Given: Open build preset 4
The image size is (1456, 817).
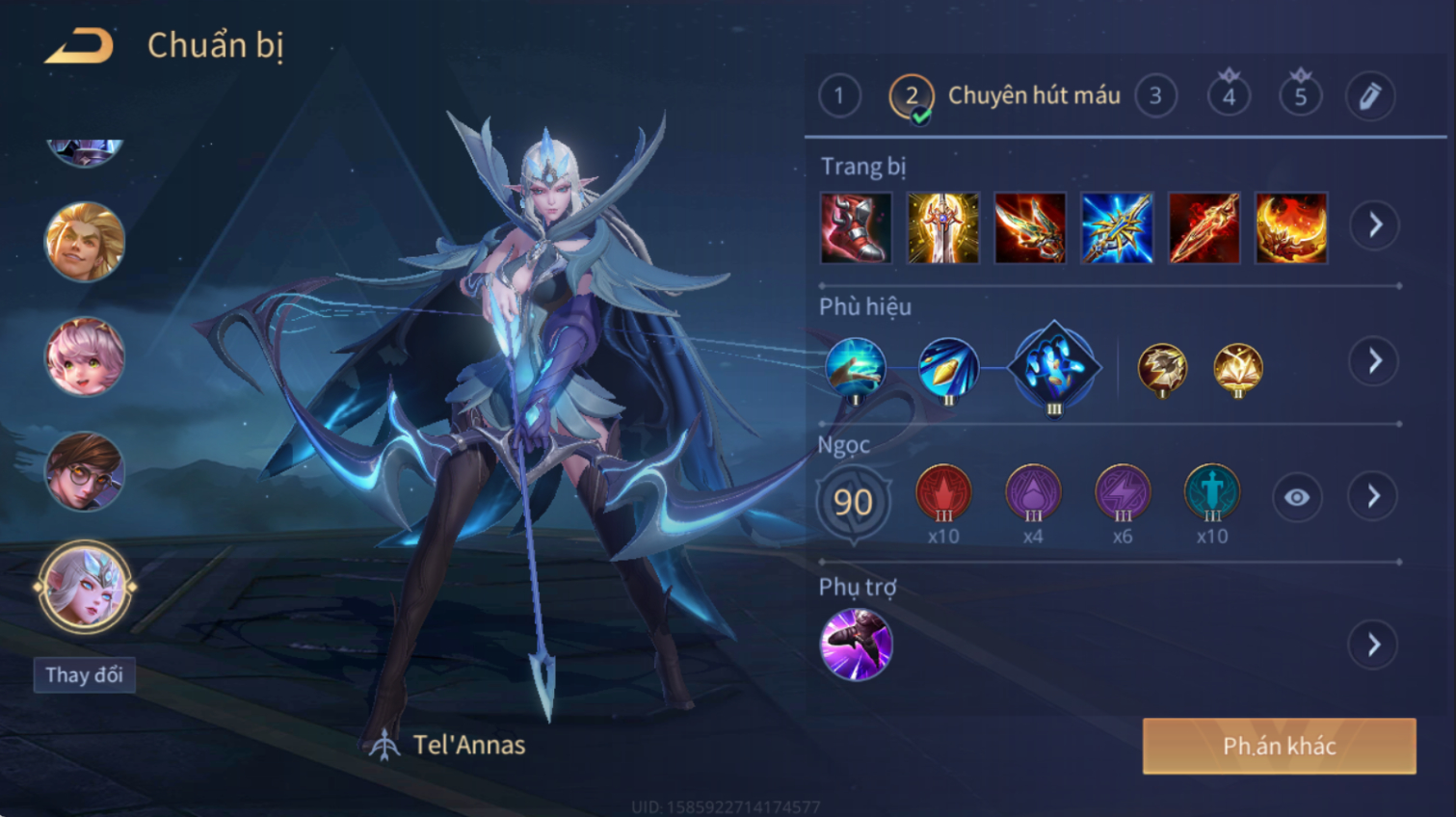Looking at the screenshot, I should 1229,96.
